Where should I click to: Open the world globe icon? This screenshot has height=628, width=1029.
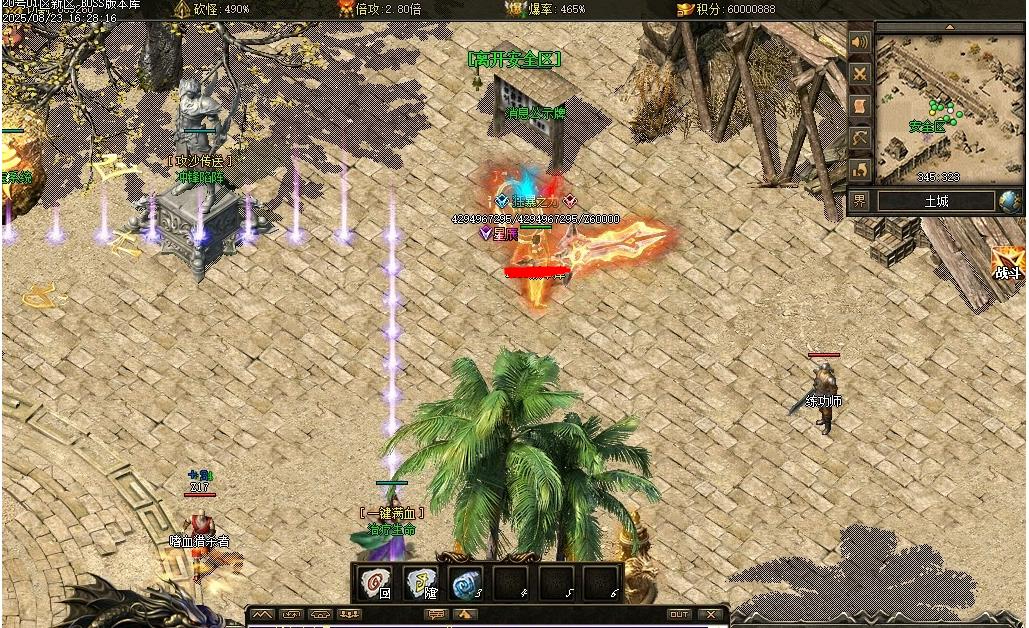pos(1010,201)
